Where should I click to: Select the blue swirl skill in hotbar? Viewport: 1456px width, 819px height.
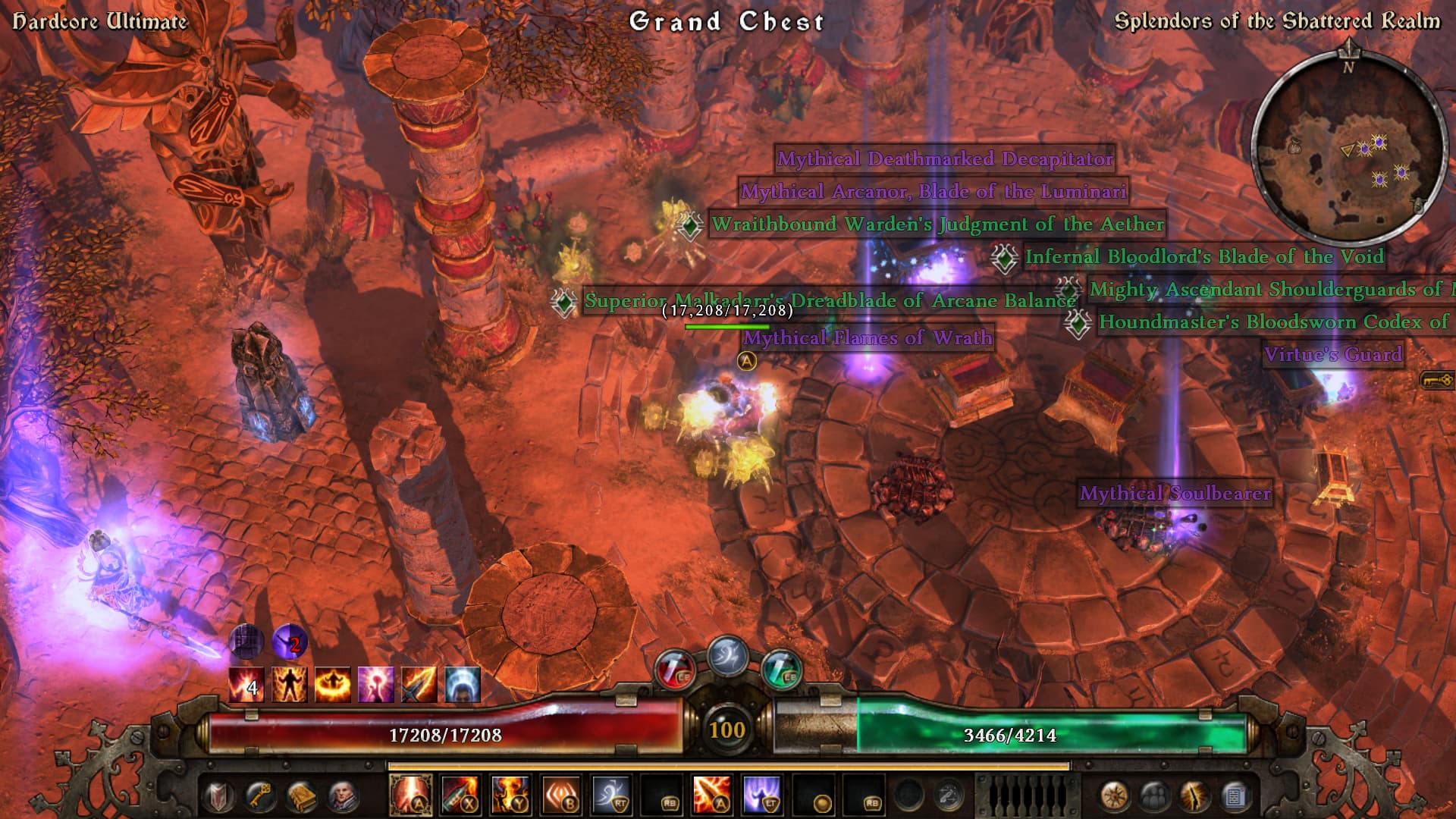[611, 795]
